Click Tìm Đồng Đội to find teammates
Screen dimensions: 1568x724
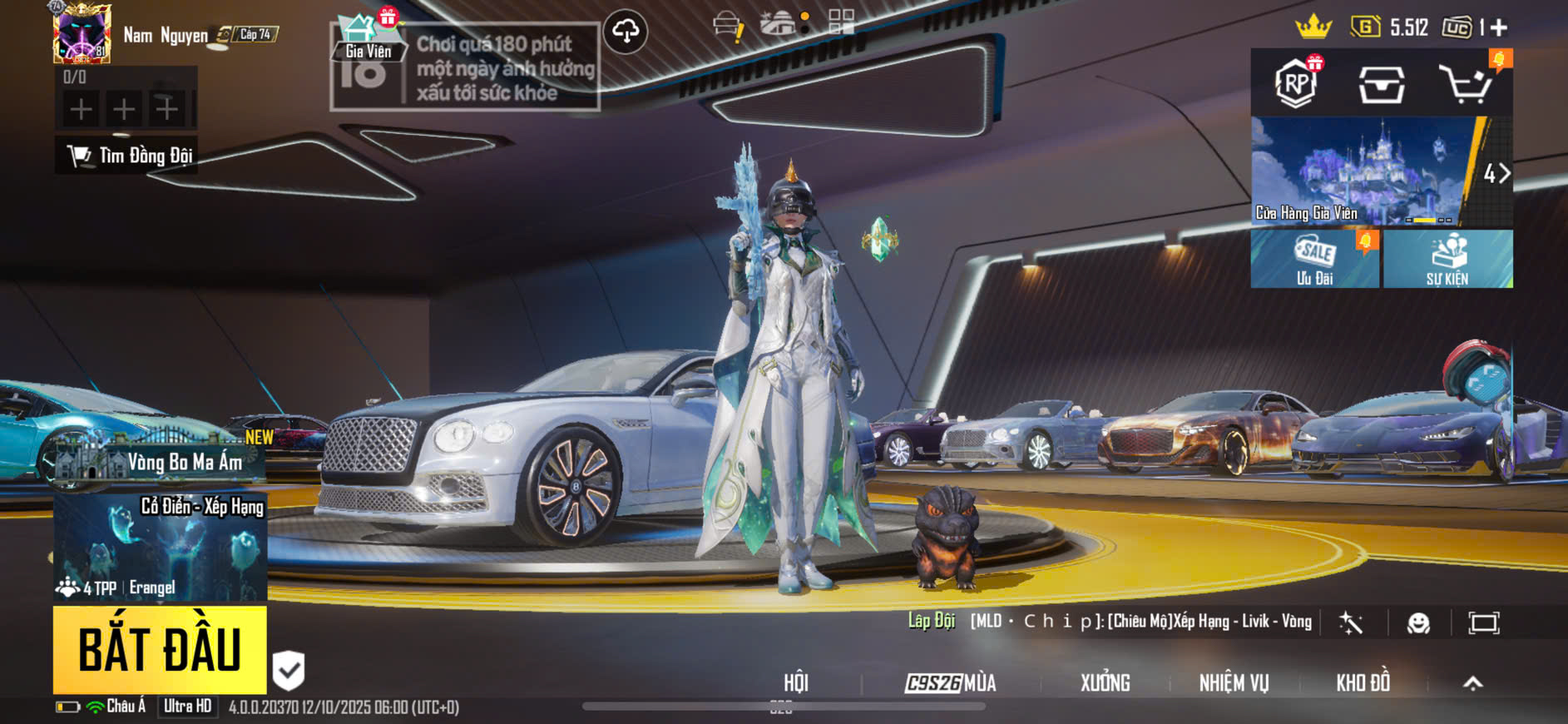tap(127, 156)
